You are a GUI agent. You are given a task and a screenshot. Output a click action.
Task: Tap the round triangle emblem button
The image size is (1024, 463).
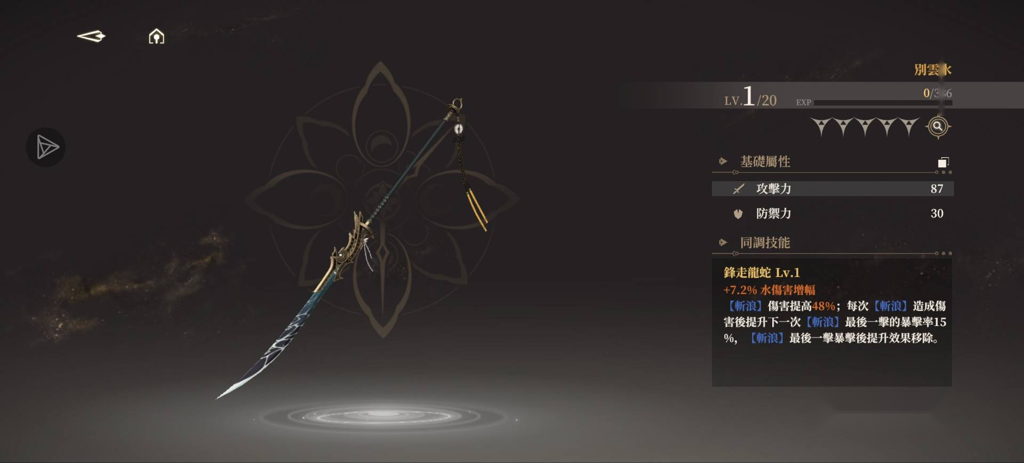coord(45,147)
